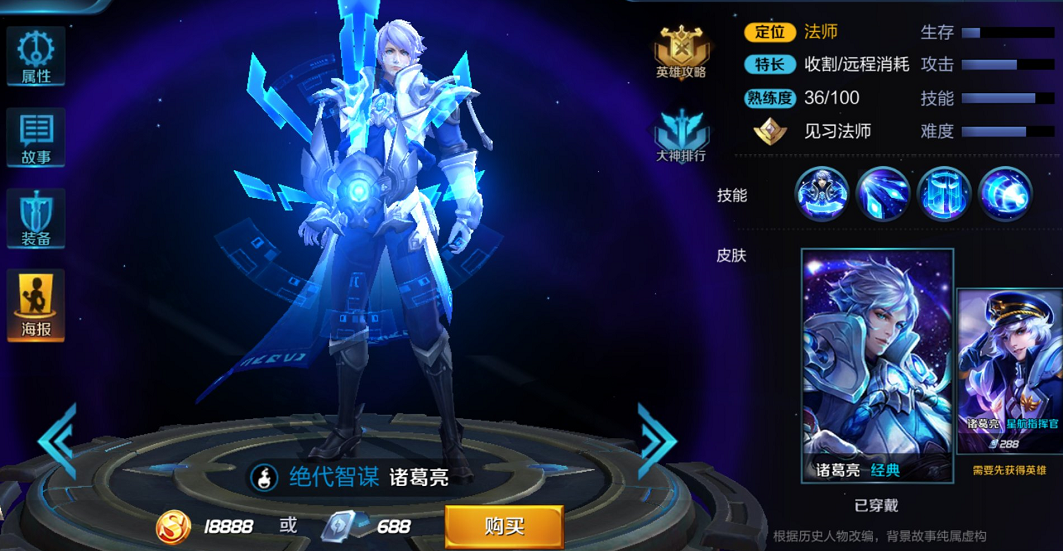Click the 见习法师 mastery badge
The height and width of the screenshot is (551, 1063).
click(770, 132)
